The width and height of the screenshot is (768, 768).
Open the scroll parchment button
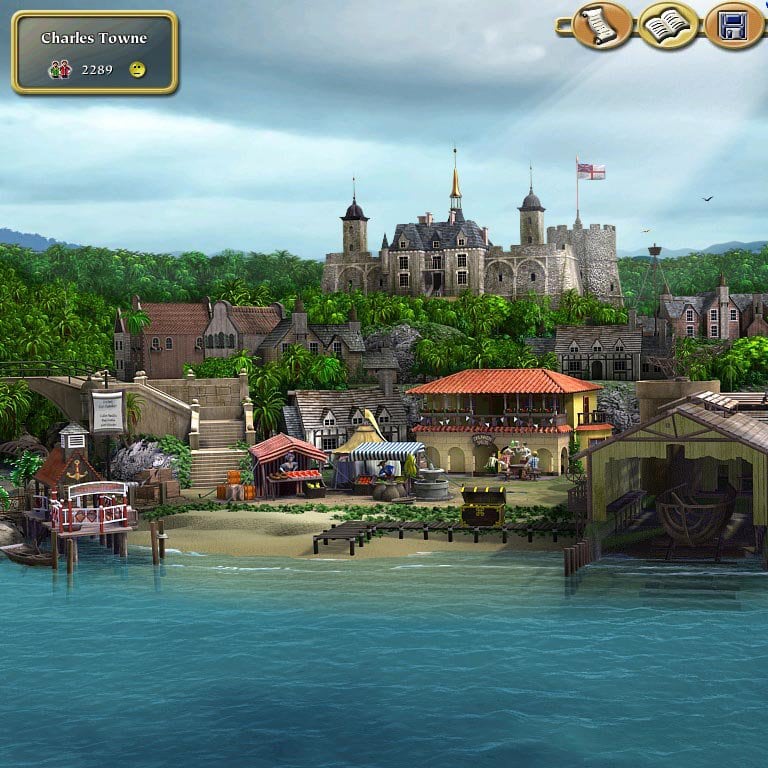point(602,26)
